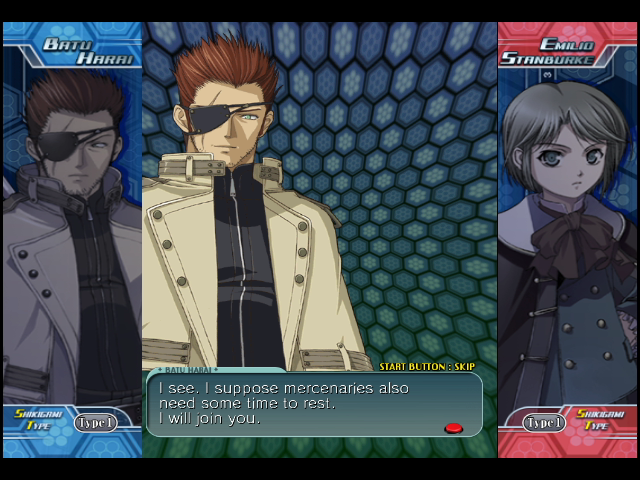Screen dimensions: 640x480
Task: Click the red continue indicator in dialogue box
Action: point(453,428)
